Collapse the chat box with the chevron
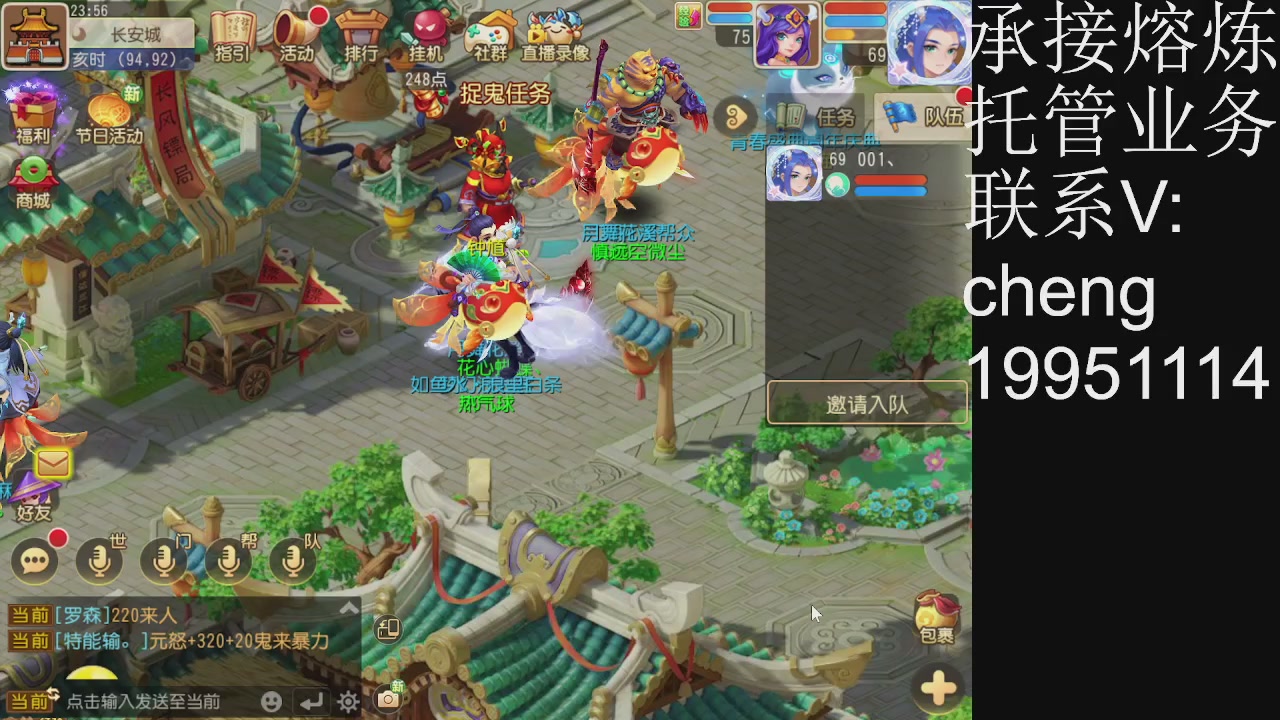The width and height of the screenshot is (1280, 720). (350, 605)
